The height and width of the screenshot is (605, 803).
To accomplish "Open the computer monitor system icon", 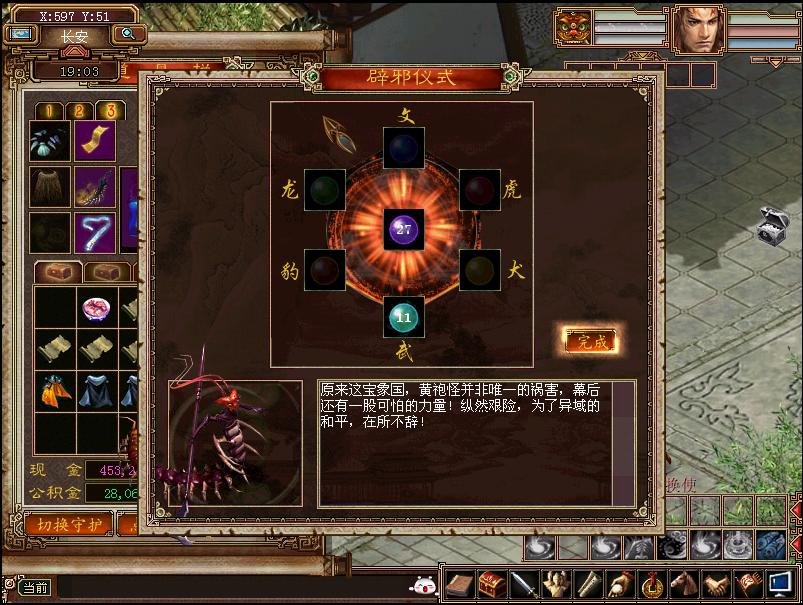I will tap(780, 583).
